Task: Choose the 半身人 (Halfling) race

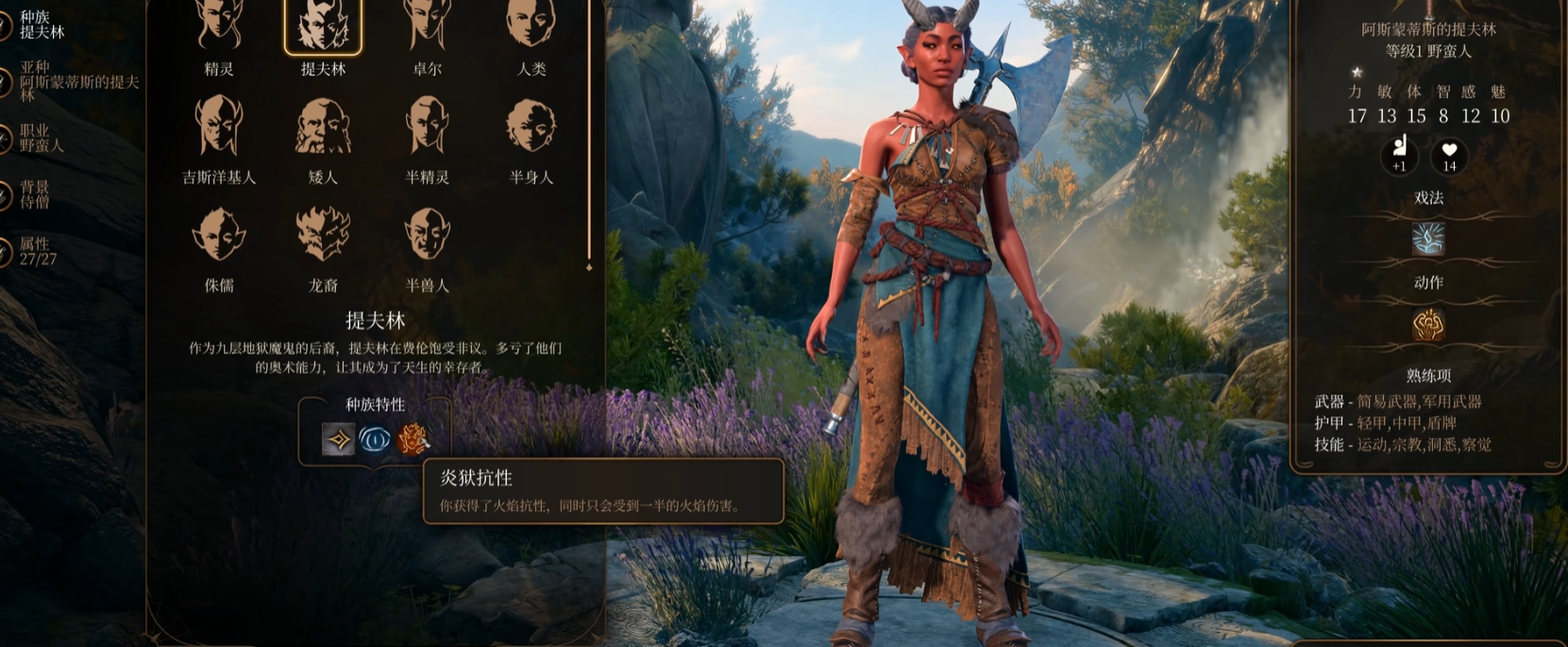Action: tap(531, 127)
